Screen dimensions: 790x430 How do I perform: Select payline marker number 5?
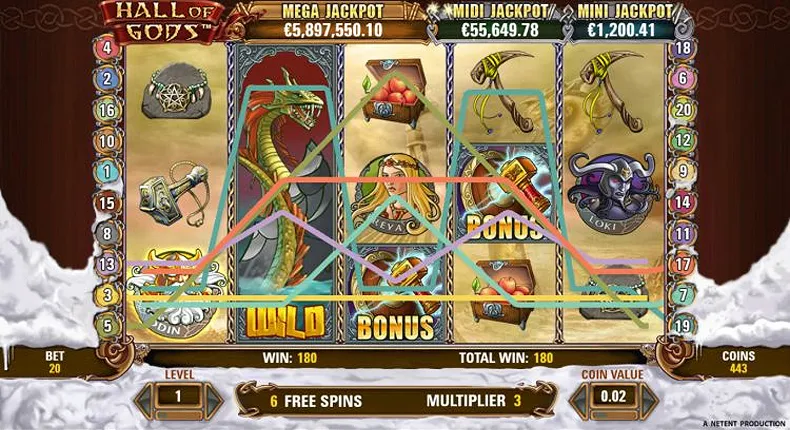coord(107,325)
